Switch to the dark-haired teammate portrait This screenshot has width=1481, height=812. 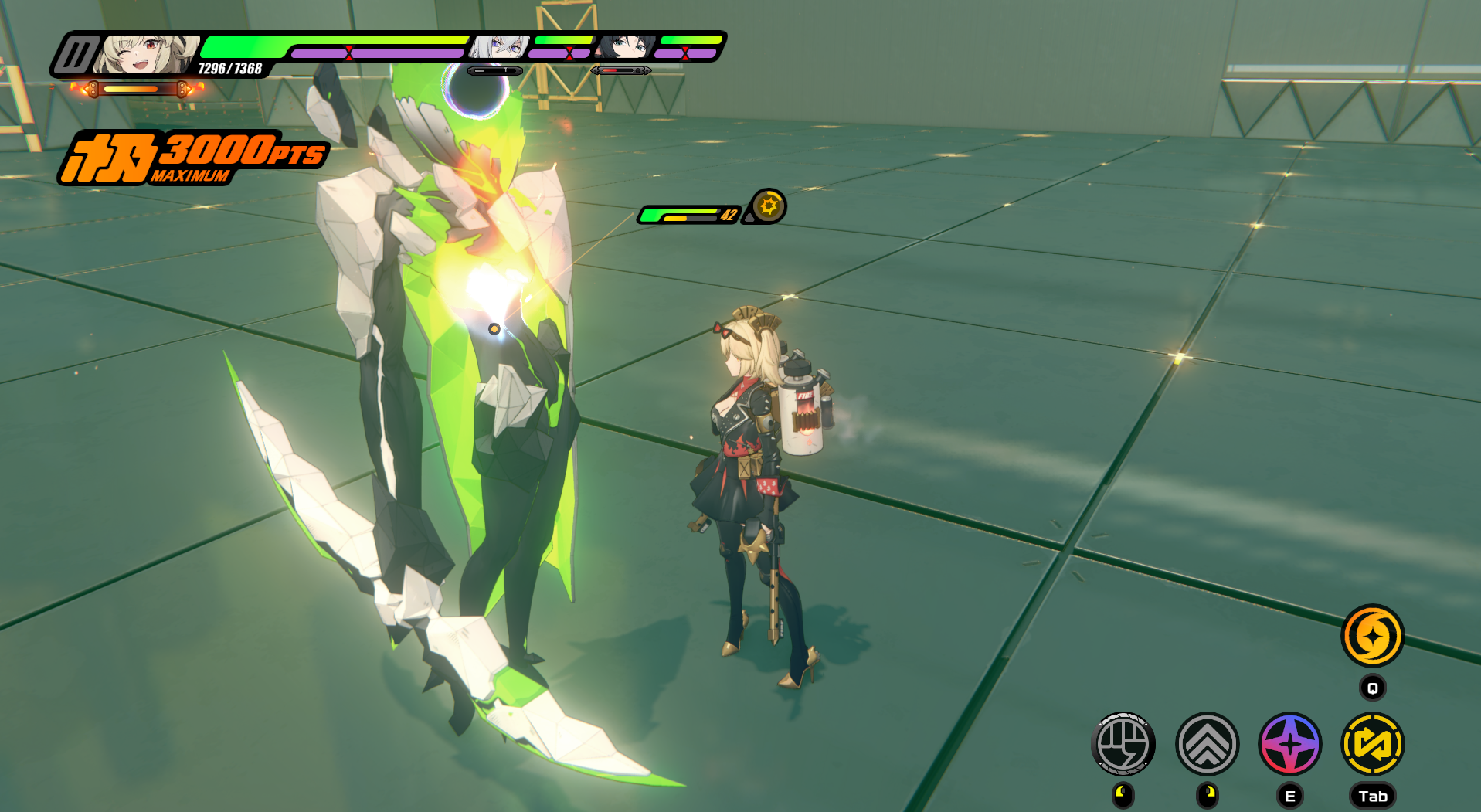coord(625,46)
